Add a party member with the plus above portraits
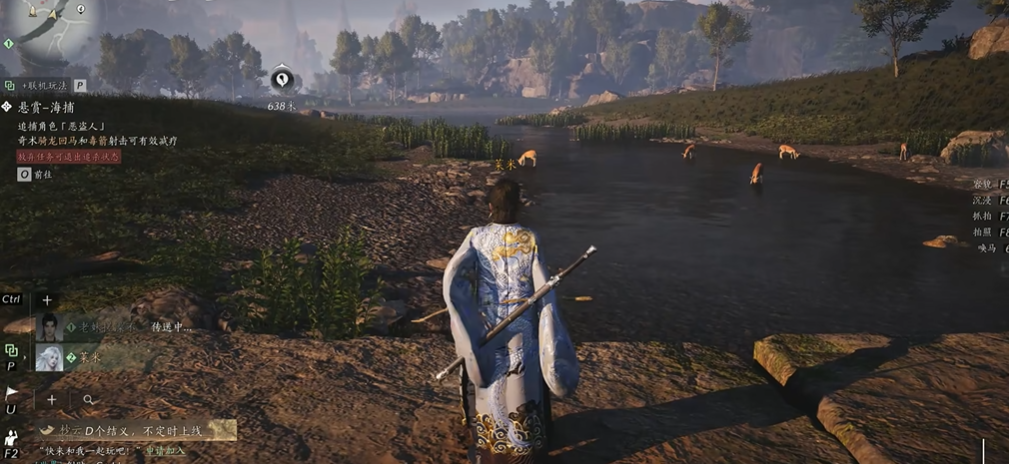The height and width of the screenshot is (464, 1009). (x=46, y=300)
